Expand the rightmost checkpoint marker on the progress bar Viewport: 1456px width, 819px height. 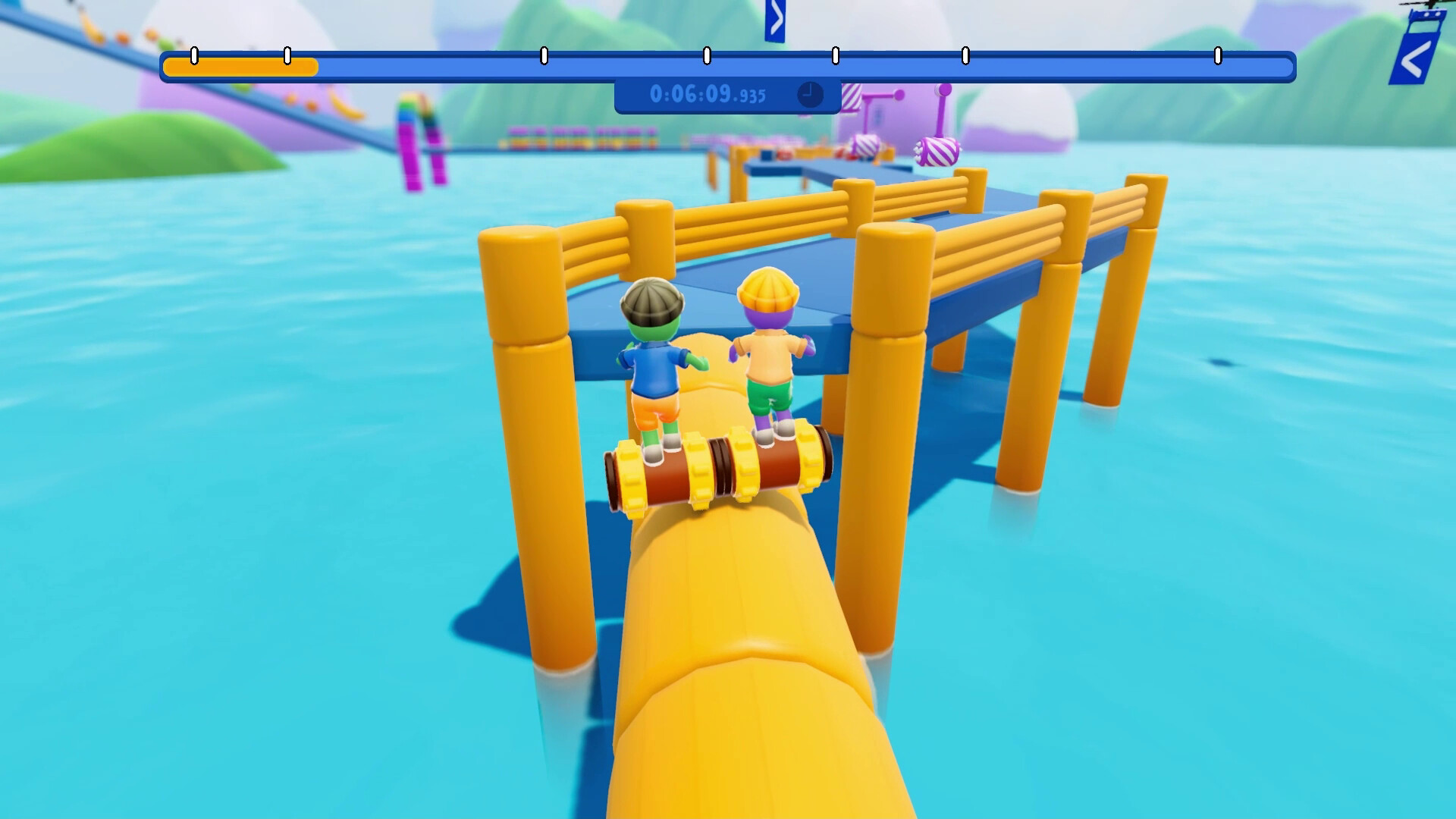(x=1219, y=55)
